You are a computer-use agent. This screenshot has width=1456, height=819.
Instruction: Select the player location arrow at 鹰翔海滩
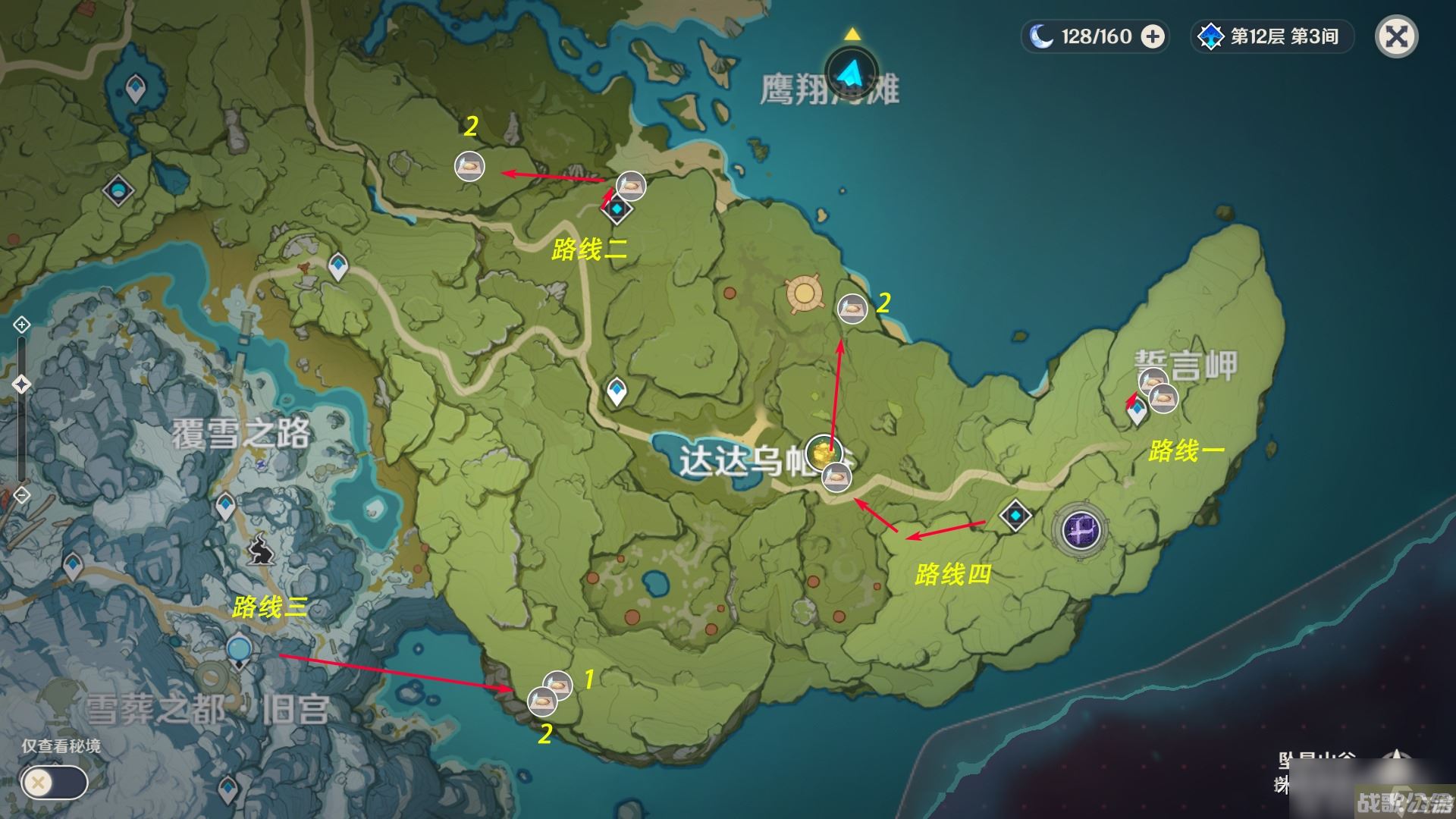tap(852, 73)
